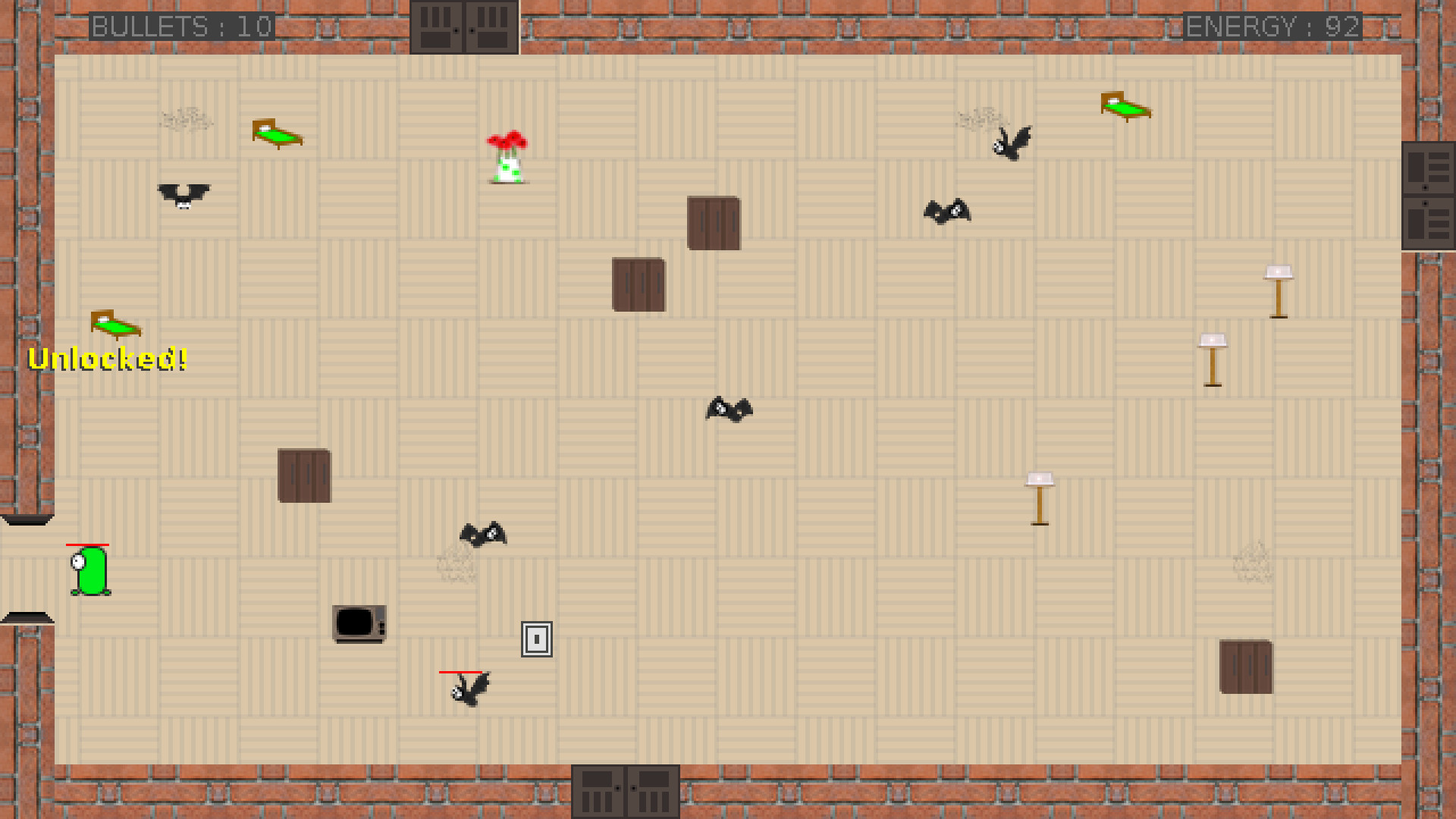Target the bat in the center of the room

point(730,409)
